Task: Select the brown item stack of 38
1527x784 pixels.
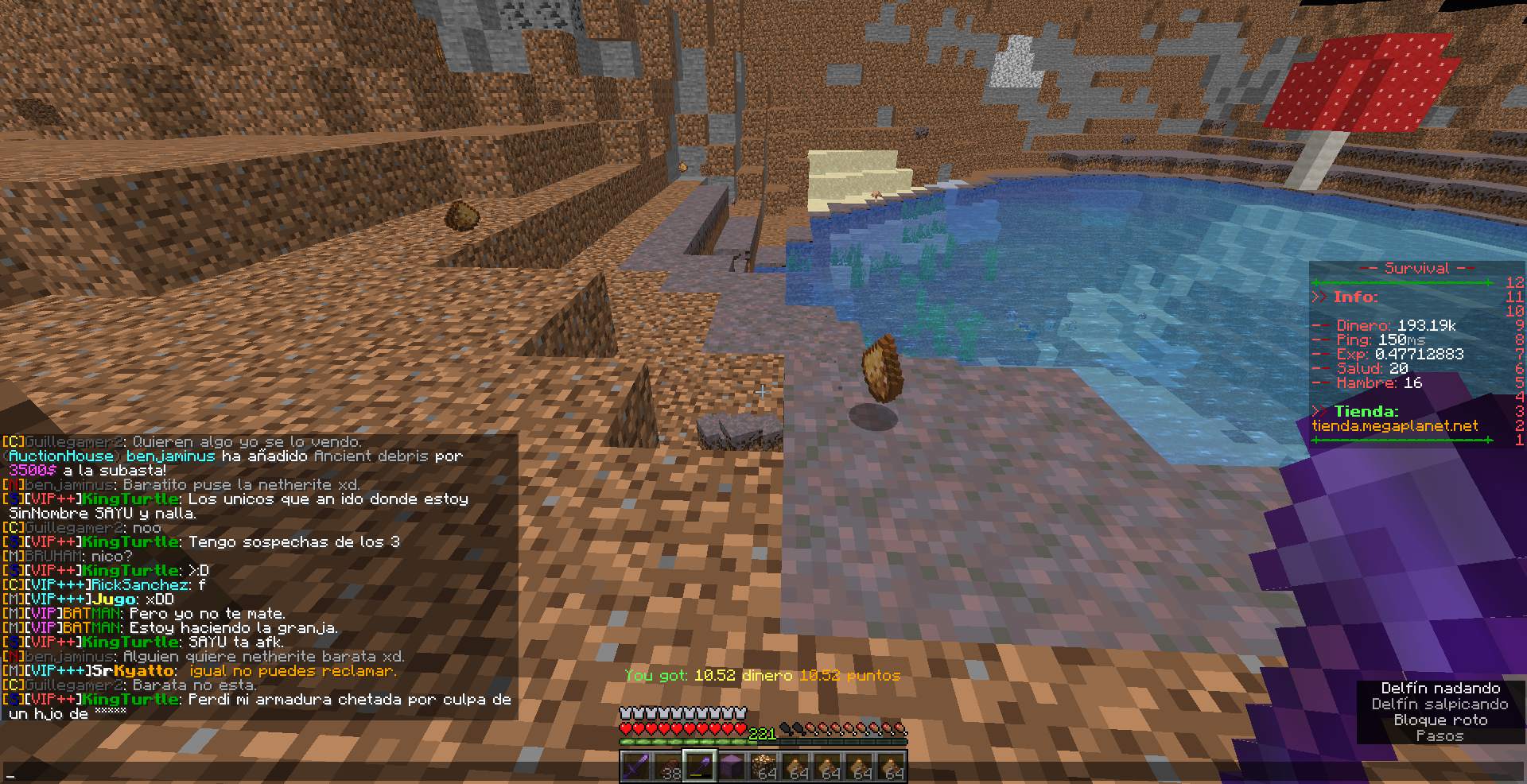Action: coord(667,767)
